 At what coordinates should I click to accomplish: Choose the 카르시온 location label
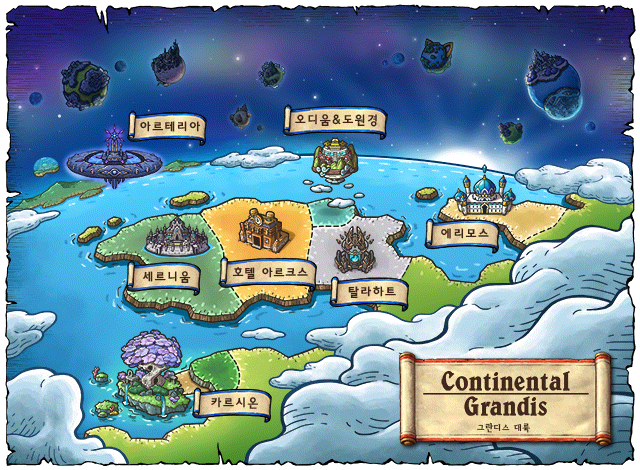[x=240, y=404]
